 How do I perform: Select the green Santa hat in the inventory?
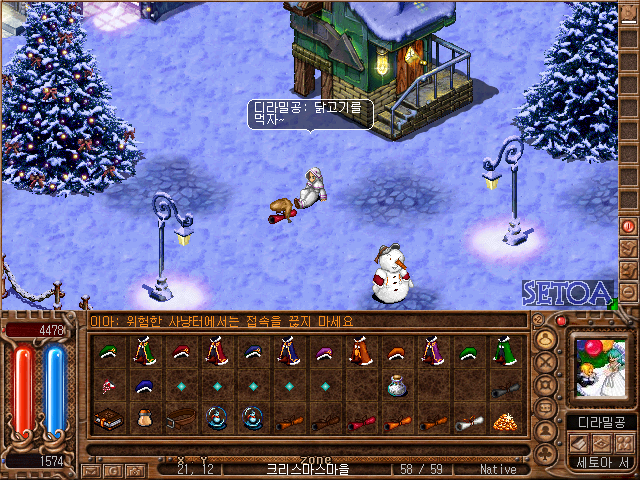pyautogui.click(x=109, y=351)
